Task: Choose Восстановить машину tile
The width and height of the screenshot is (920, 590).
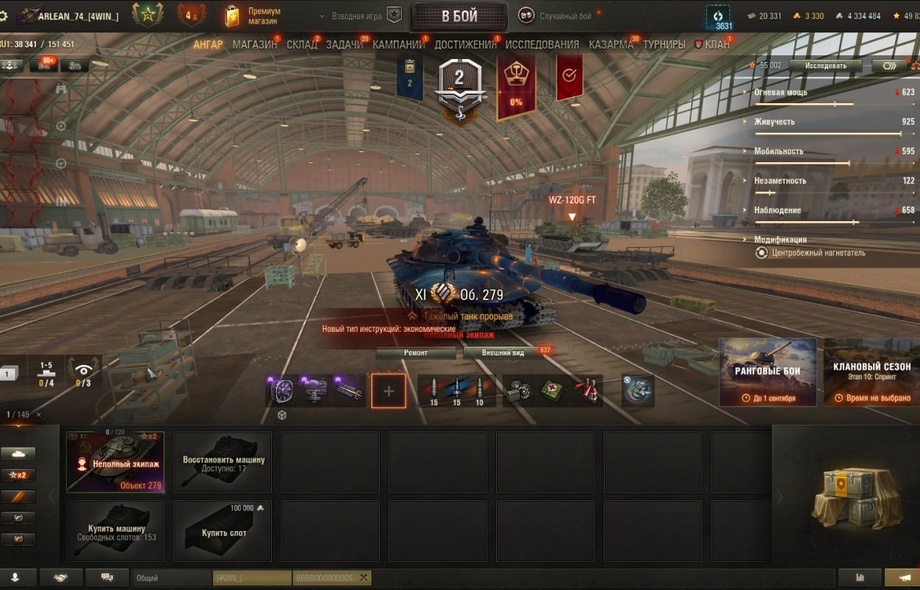Action: coord(223,461)
